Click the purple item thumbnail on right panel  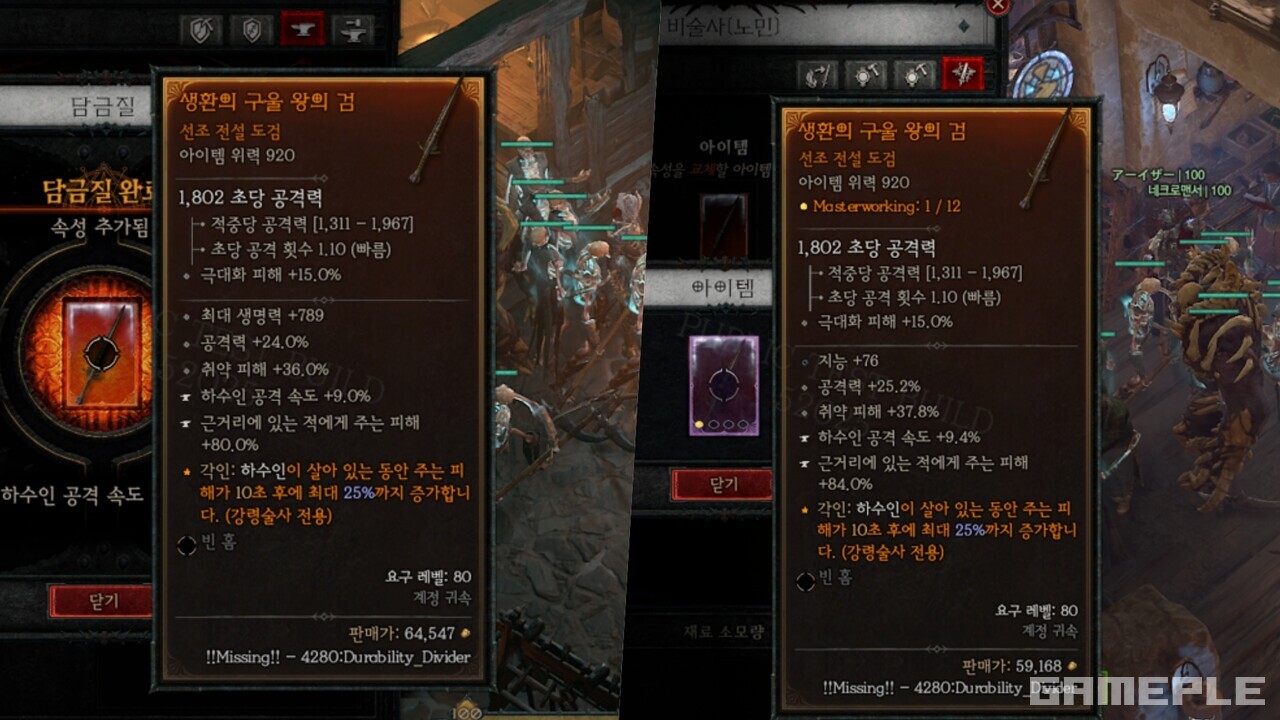(722, 383)
